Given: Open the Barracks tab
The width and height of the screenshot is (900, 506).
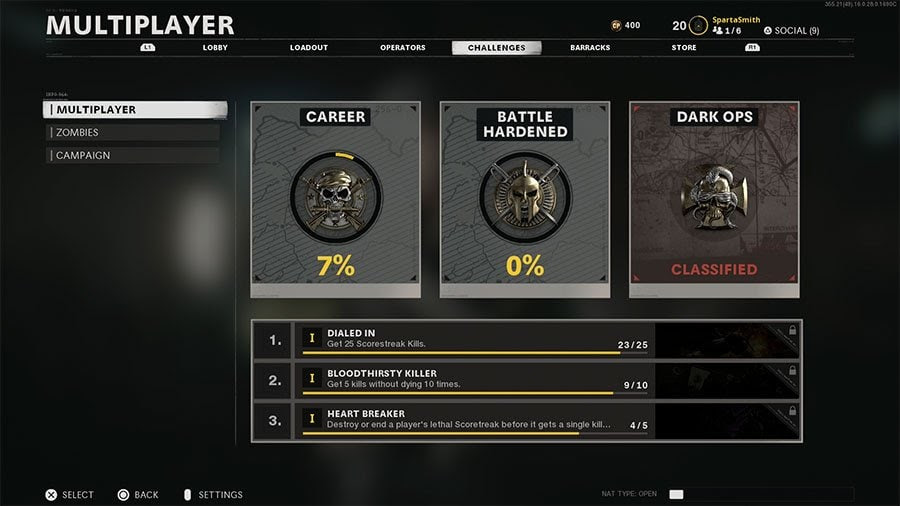Looking at the screenshot, I should coord(590,47).
